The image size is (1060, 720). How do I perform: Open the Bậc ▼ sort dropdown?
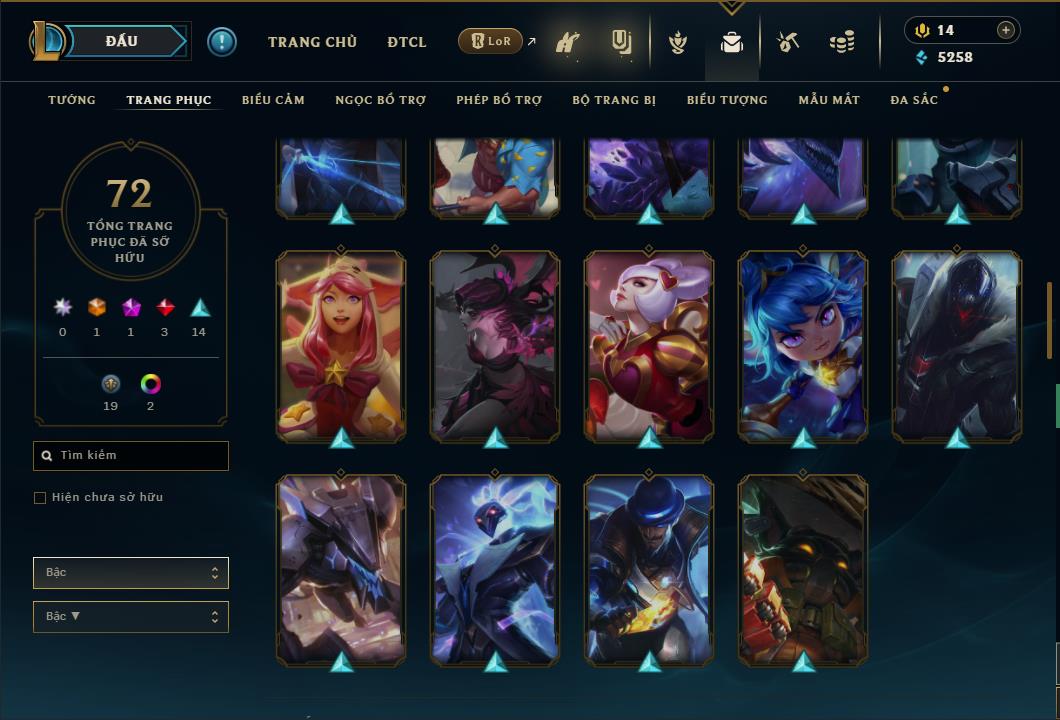pyautogui.click(x=131, y=617)
